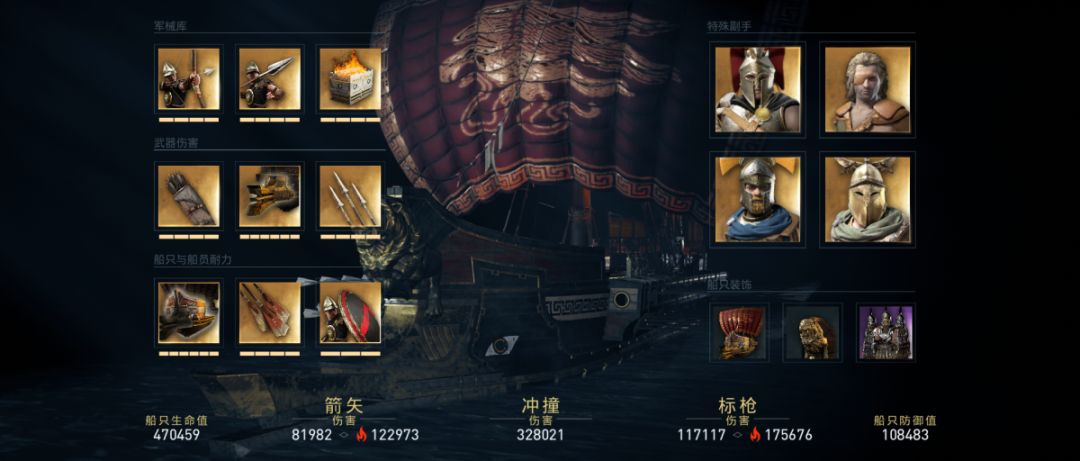This screenshot has height=461, width=1080.
Task: Choose the ship ram damage upgrade
Action: coord(269,196)
